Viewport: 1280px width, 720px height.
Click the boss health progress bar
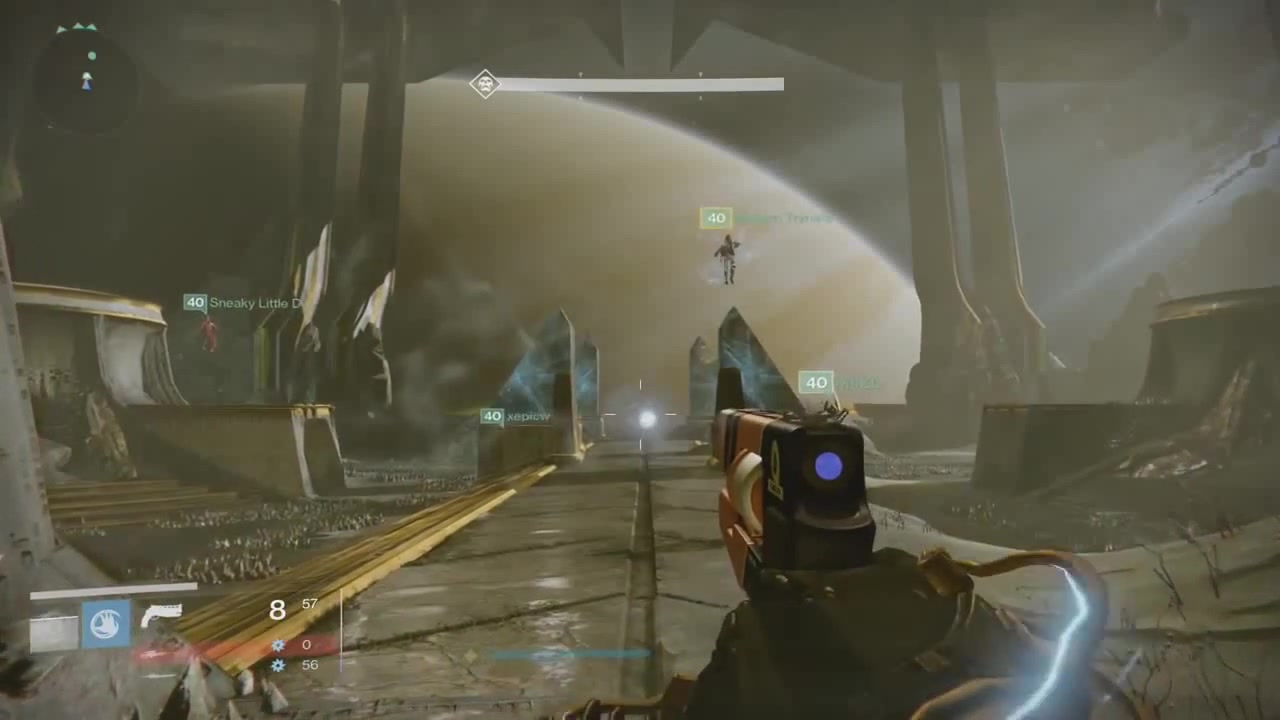[640, 84]
